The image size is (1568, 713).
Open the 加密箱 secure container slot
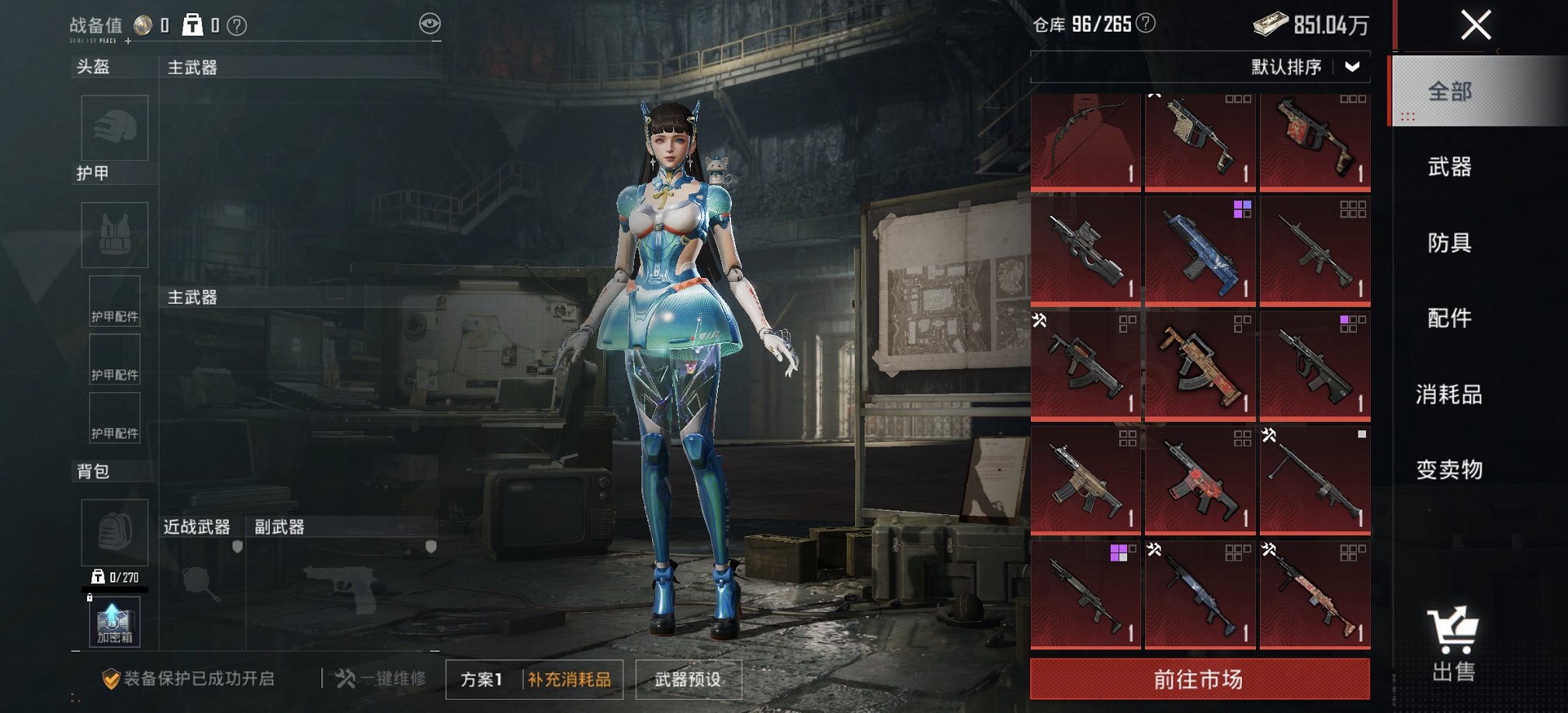[x=114, y=623]
